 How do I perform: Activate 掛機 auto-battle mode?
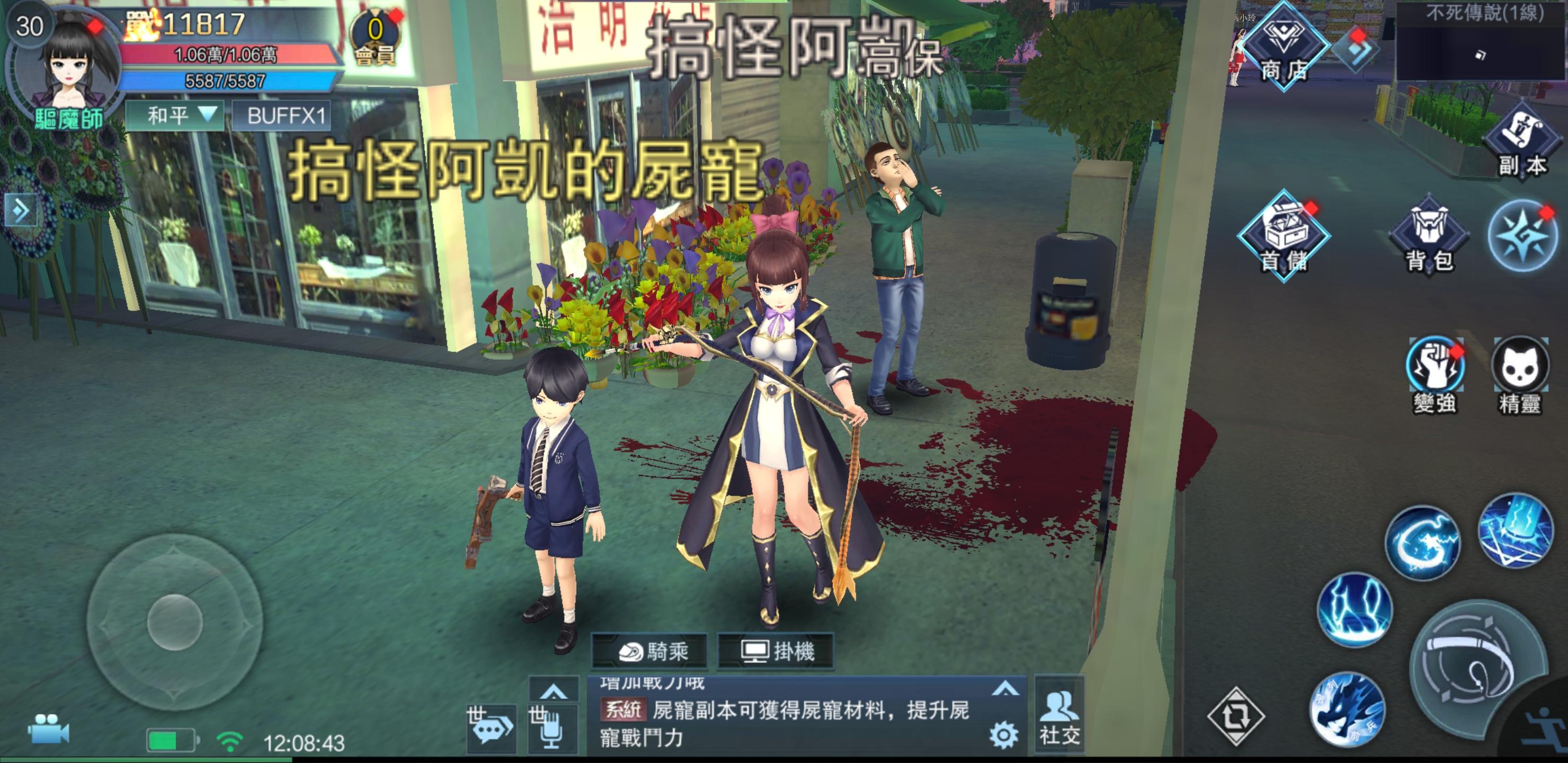tap(776, 652)
